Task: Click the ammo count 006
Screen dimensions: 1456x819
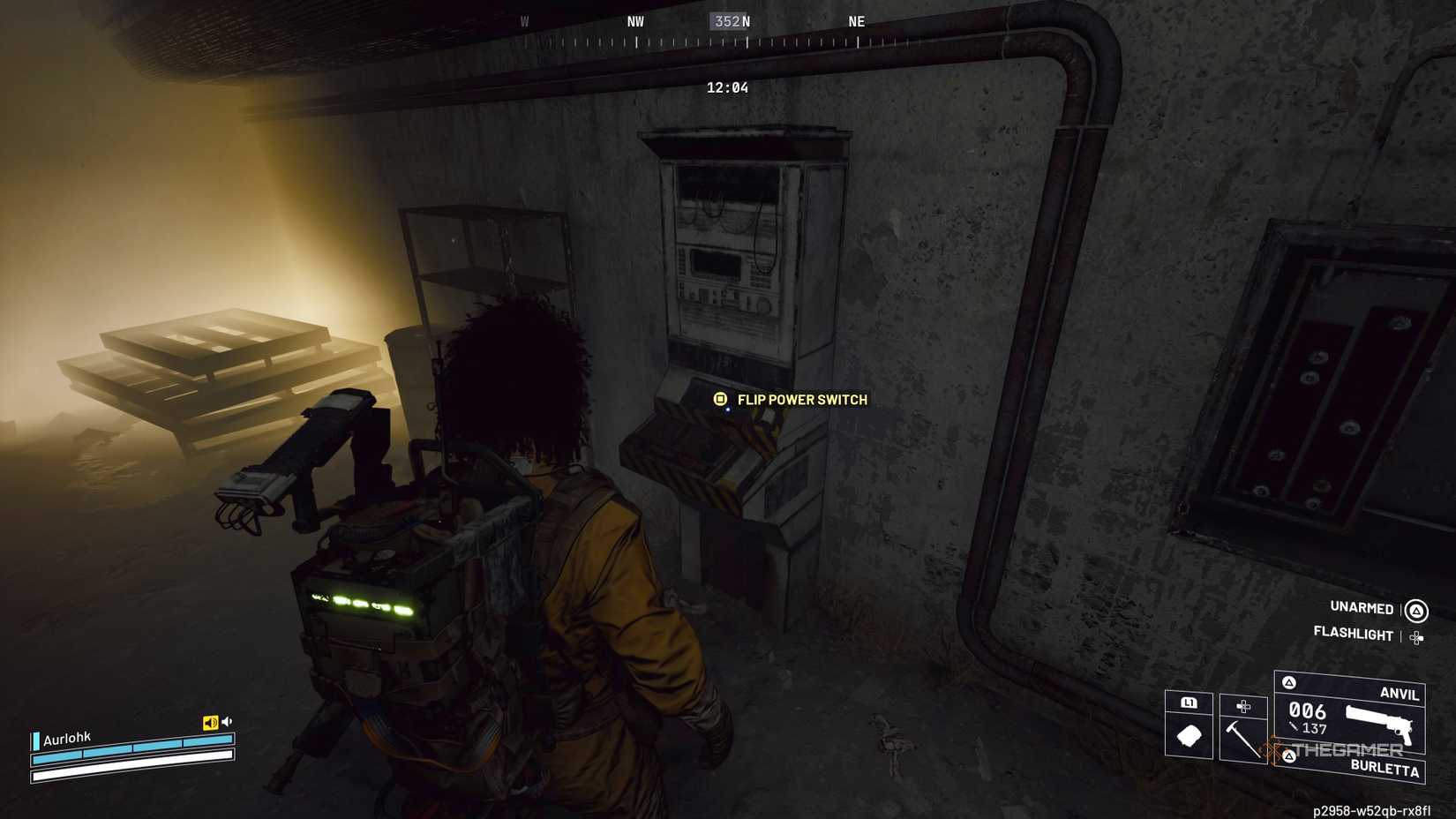Action: pos(1306,710)
